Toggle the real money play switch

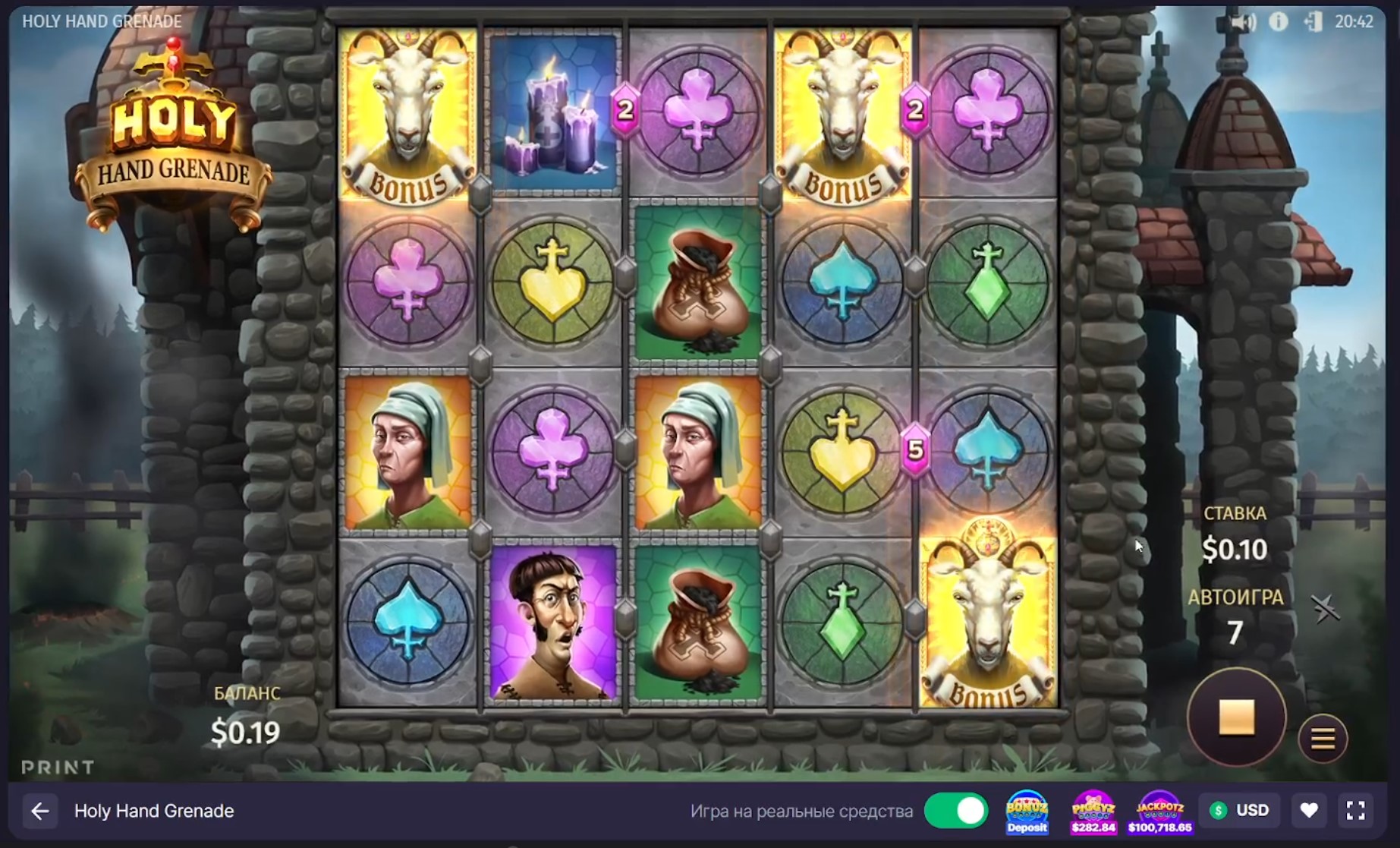pyautogui.click(x=955, y=811)
